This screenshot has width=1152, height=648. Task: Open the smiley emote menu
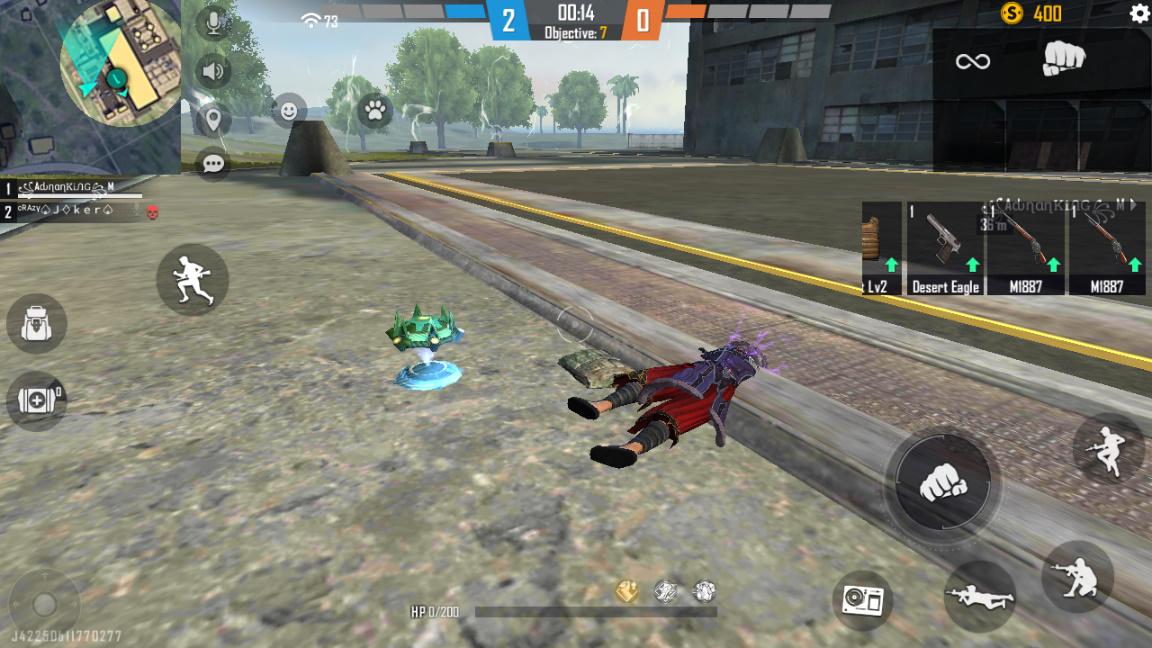click(289, 110)
